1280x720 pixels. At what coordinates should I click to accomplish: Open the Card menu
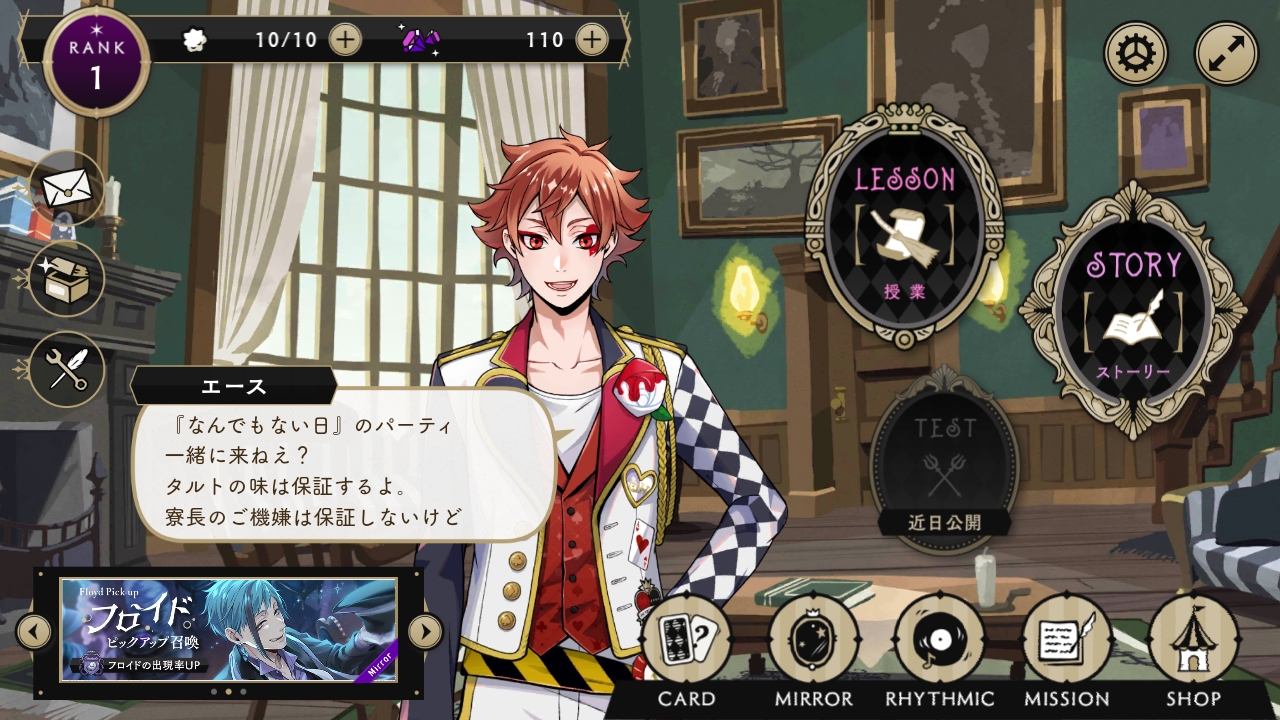pos(686,640)
